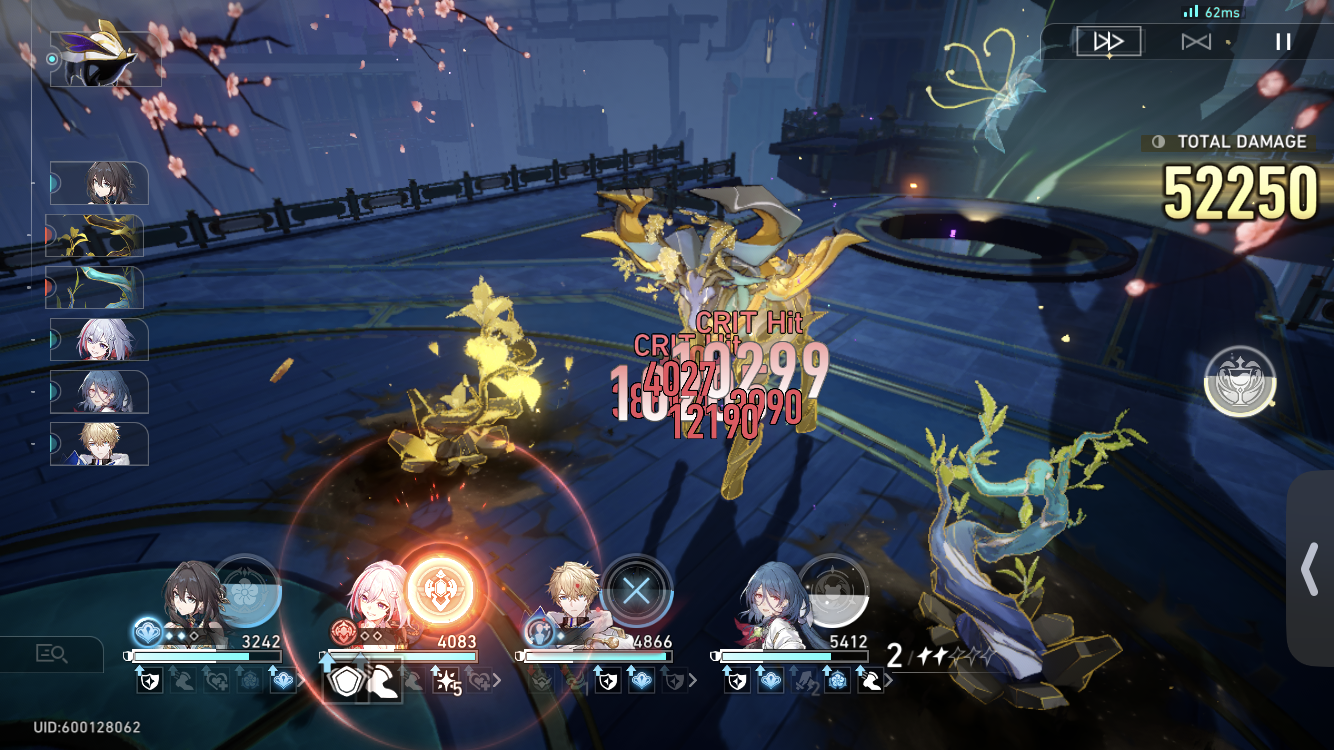1334x750 pixels.
Task: Click the starburst buff icon showing 5 stacks
Action: [x=446, y=683]
